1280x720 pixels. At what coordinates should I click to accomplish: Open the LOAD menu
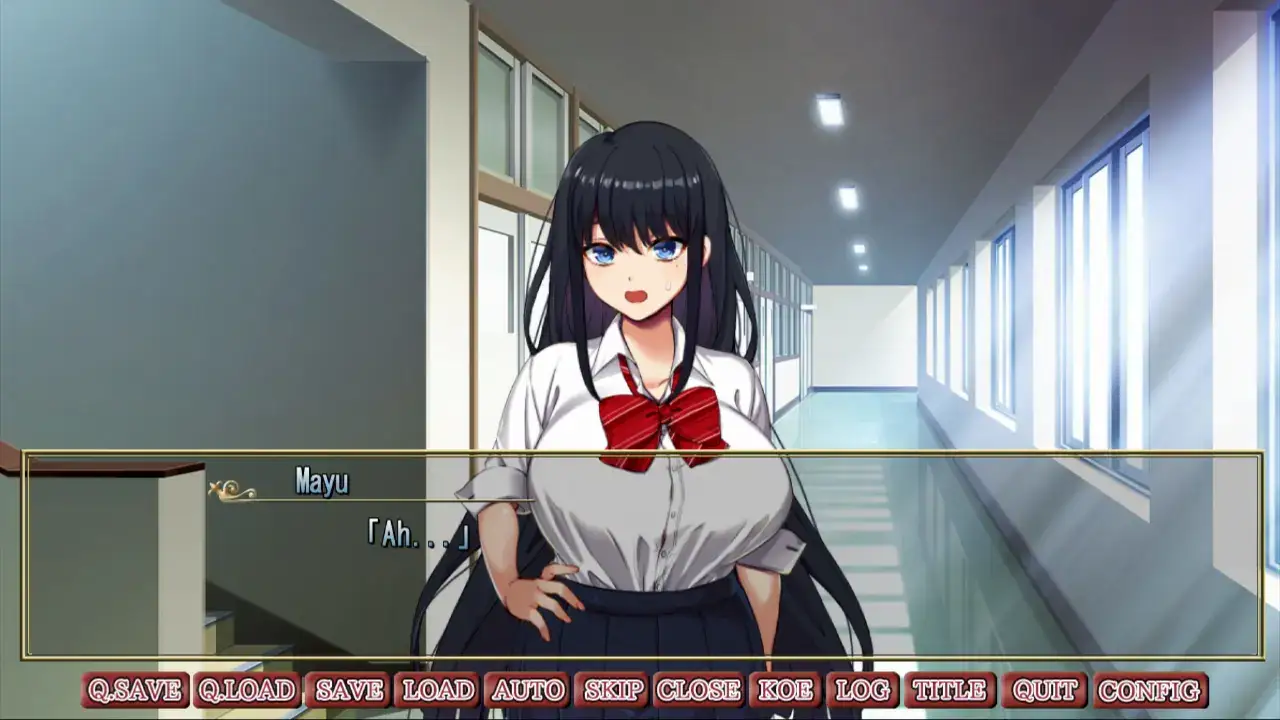point(438,690)
